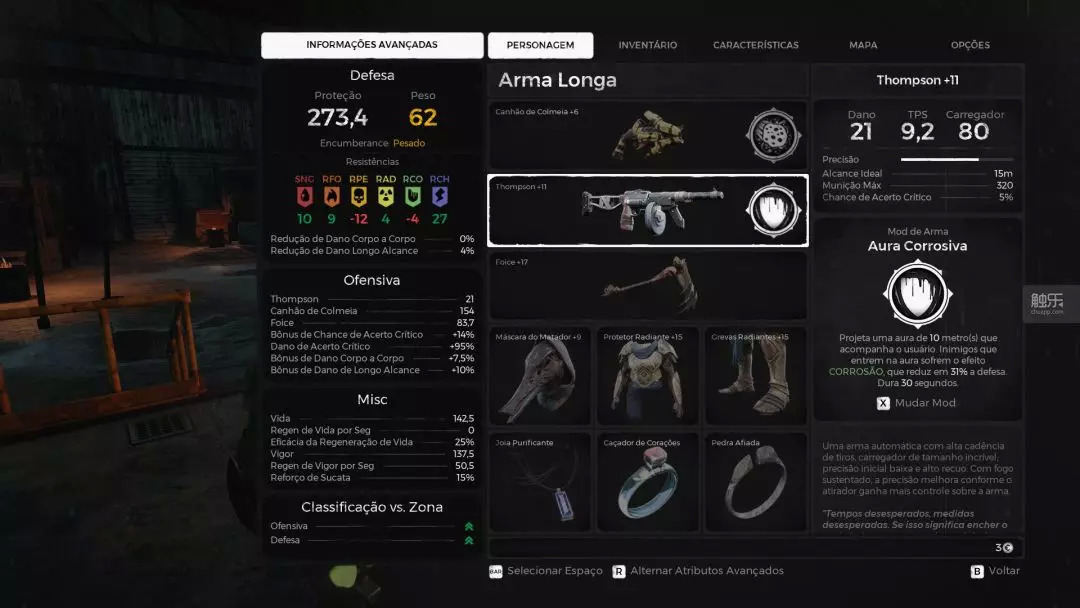Open the Informações Avançadas panel tab
This screenshot has height=608, width=1080.
point(371,45)
